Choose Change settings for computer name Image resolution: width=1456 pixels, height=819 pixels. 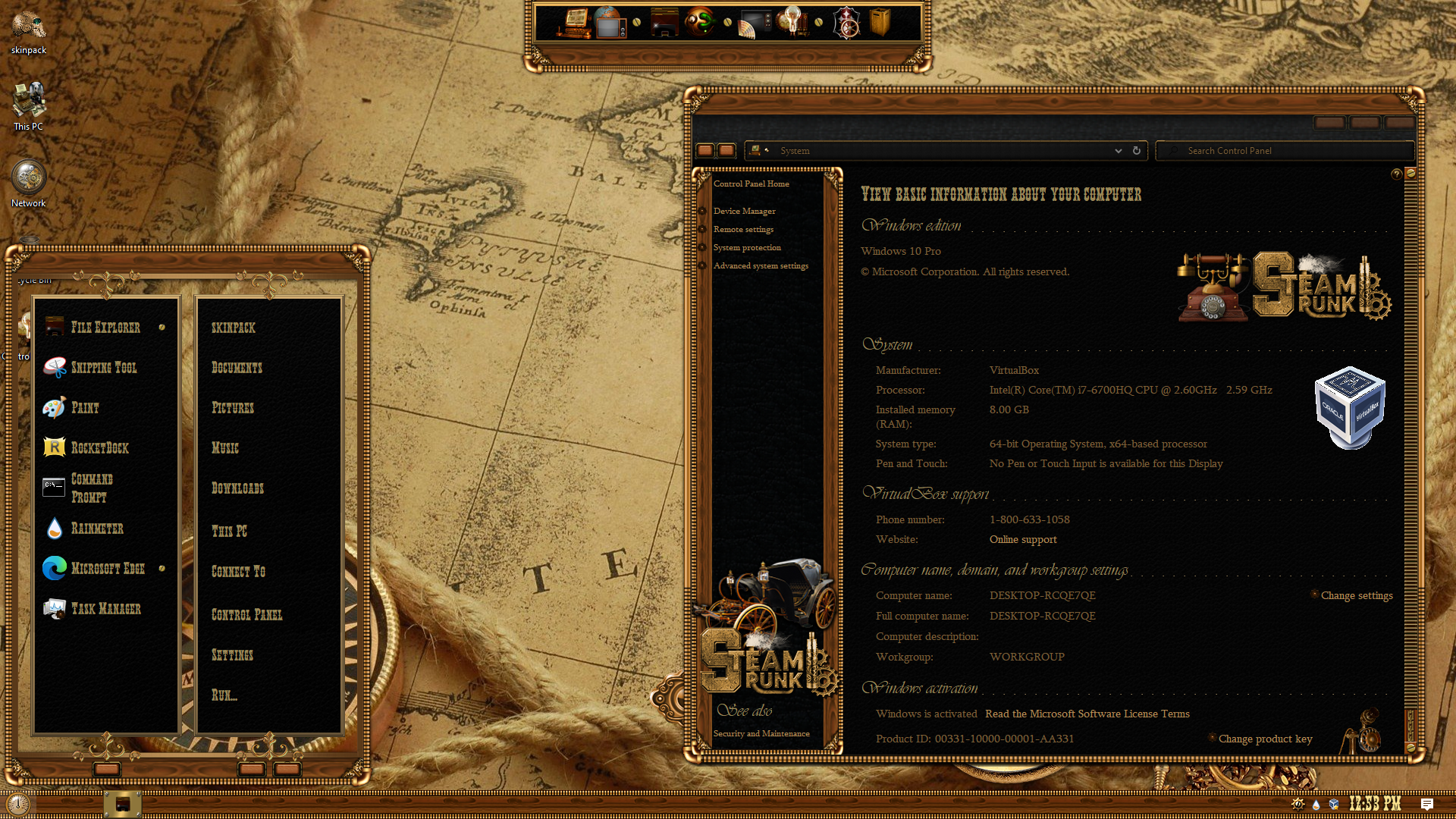click(1356, 596)
